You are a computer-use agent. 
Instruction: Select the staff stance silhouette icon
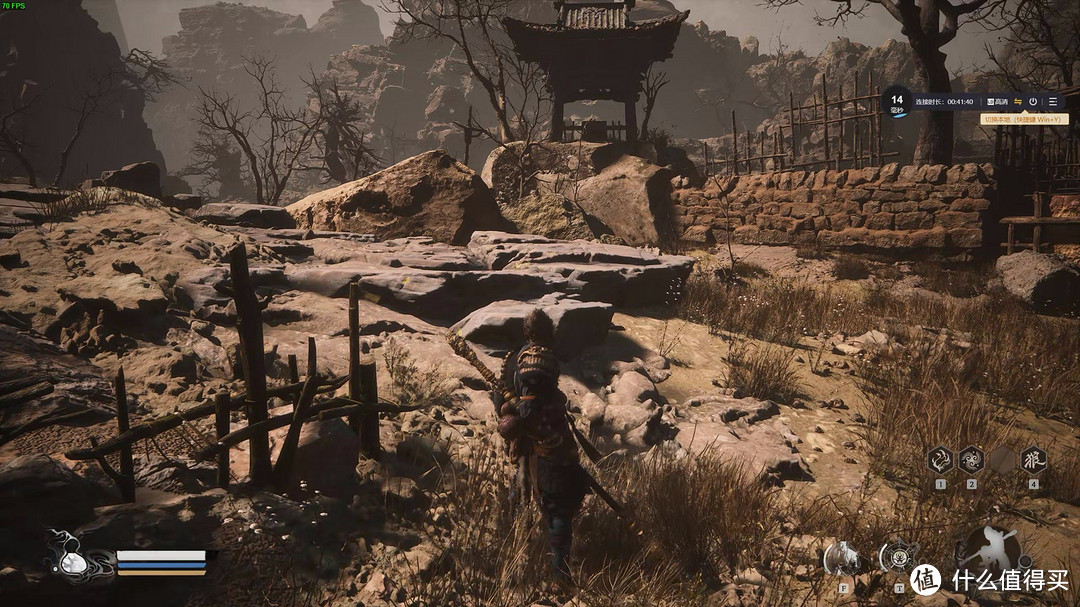click(986, 550)
